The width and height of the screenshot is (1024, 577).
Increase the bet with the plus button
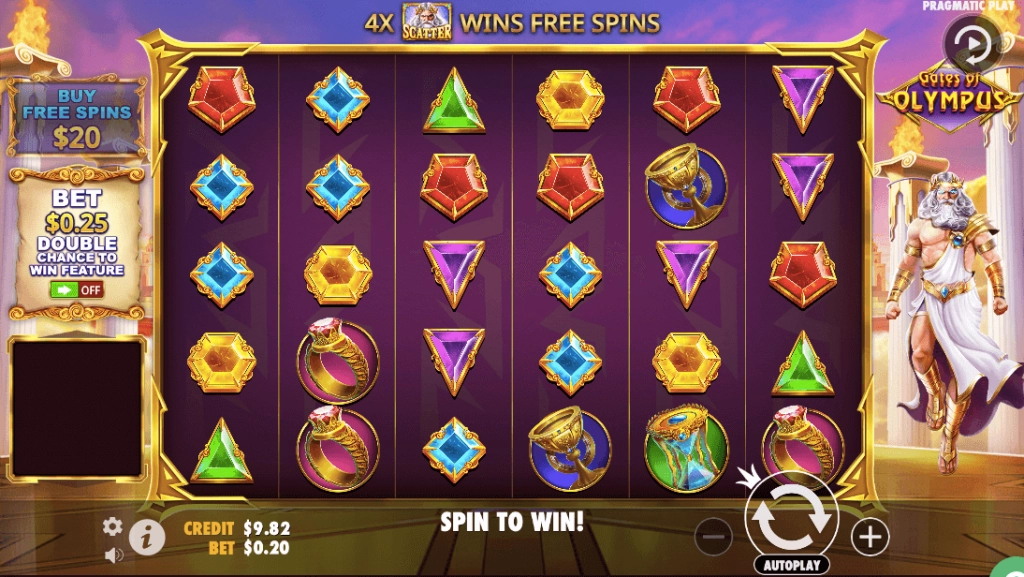click(x=870, y=537)
